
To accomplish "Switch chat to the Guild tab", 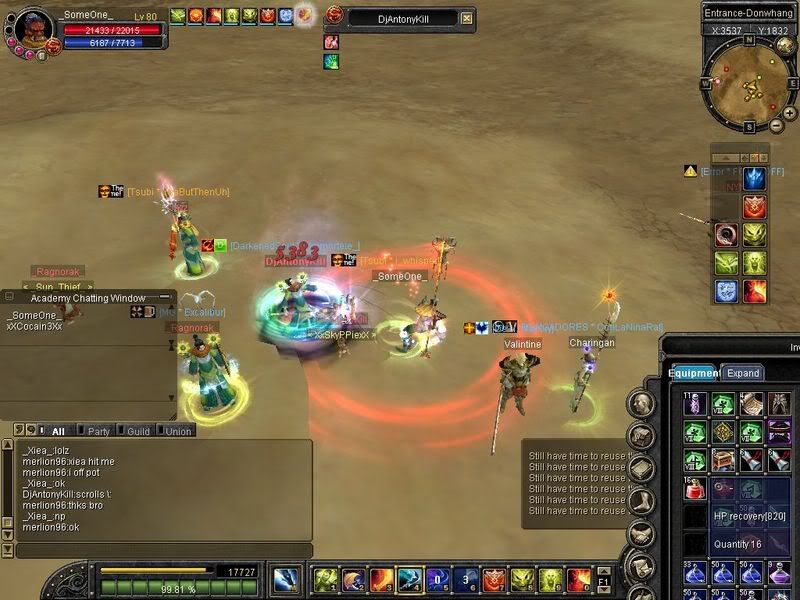I will tap(137, 431).
